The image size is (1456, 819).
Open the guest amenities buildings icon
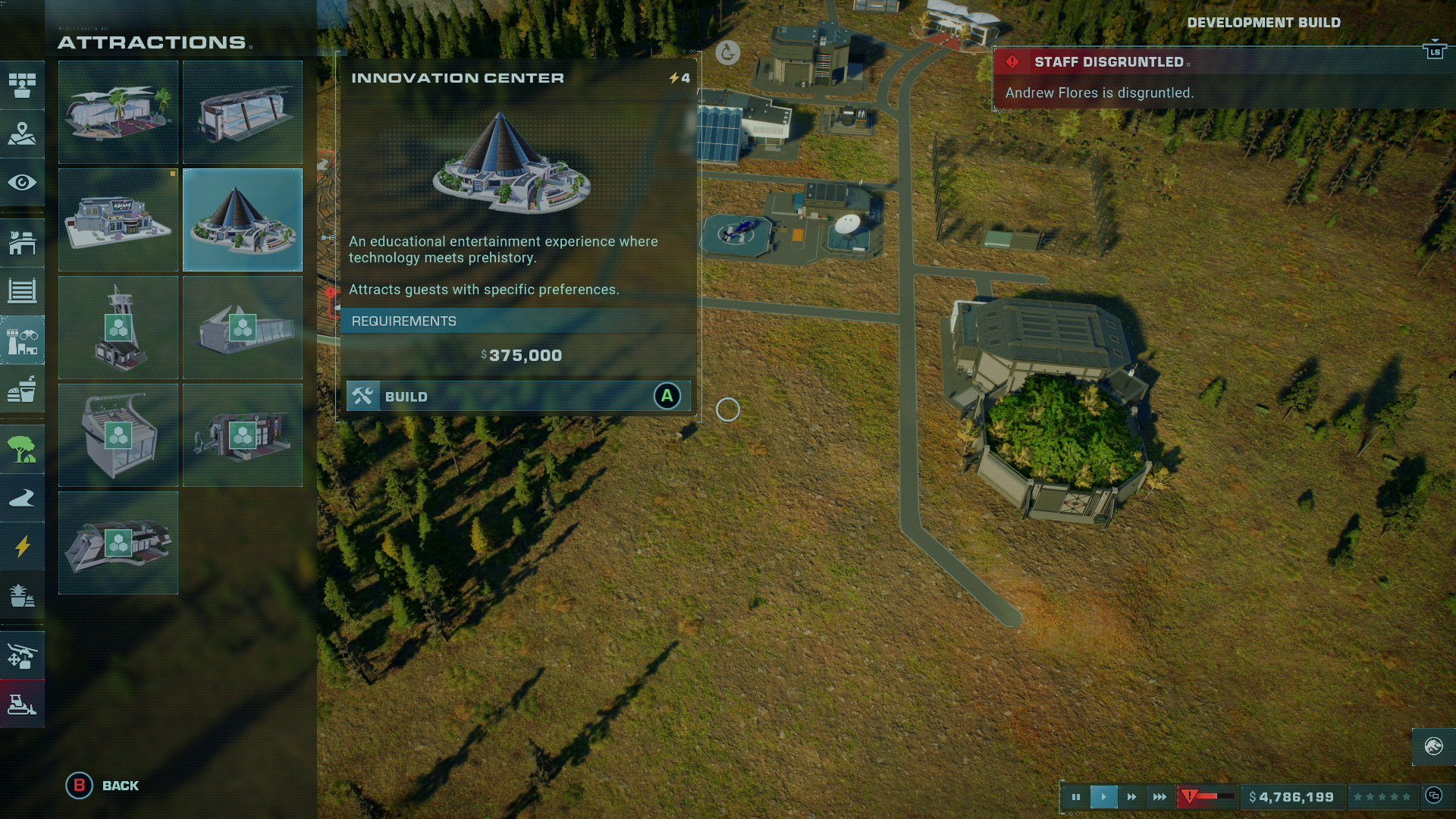[23, 340]
